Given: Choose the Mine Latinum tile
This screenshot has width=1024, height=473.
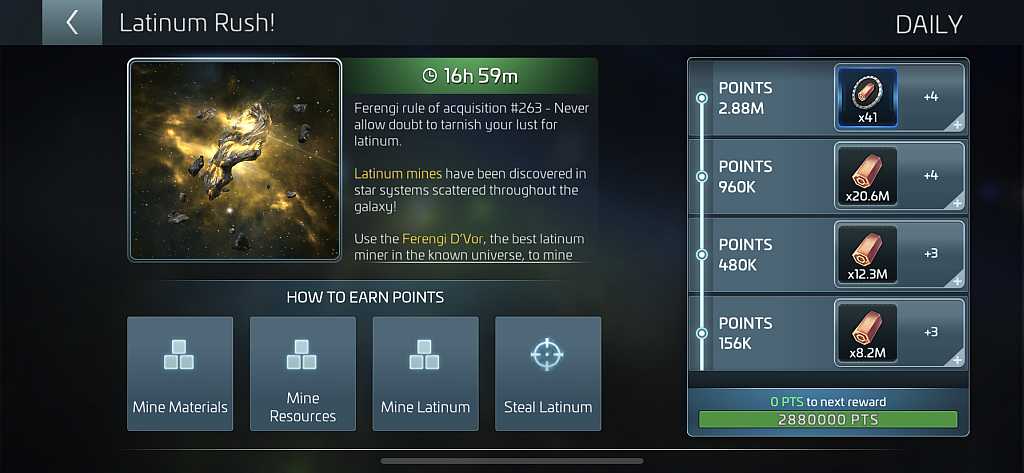Looking at the screenshot, I should coord(426,373).
